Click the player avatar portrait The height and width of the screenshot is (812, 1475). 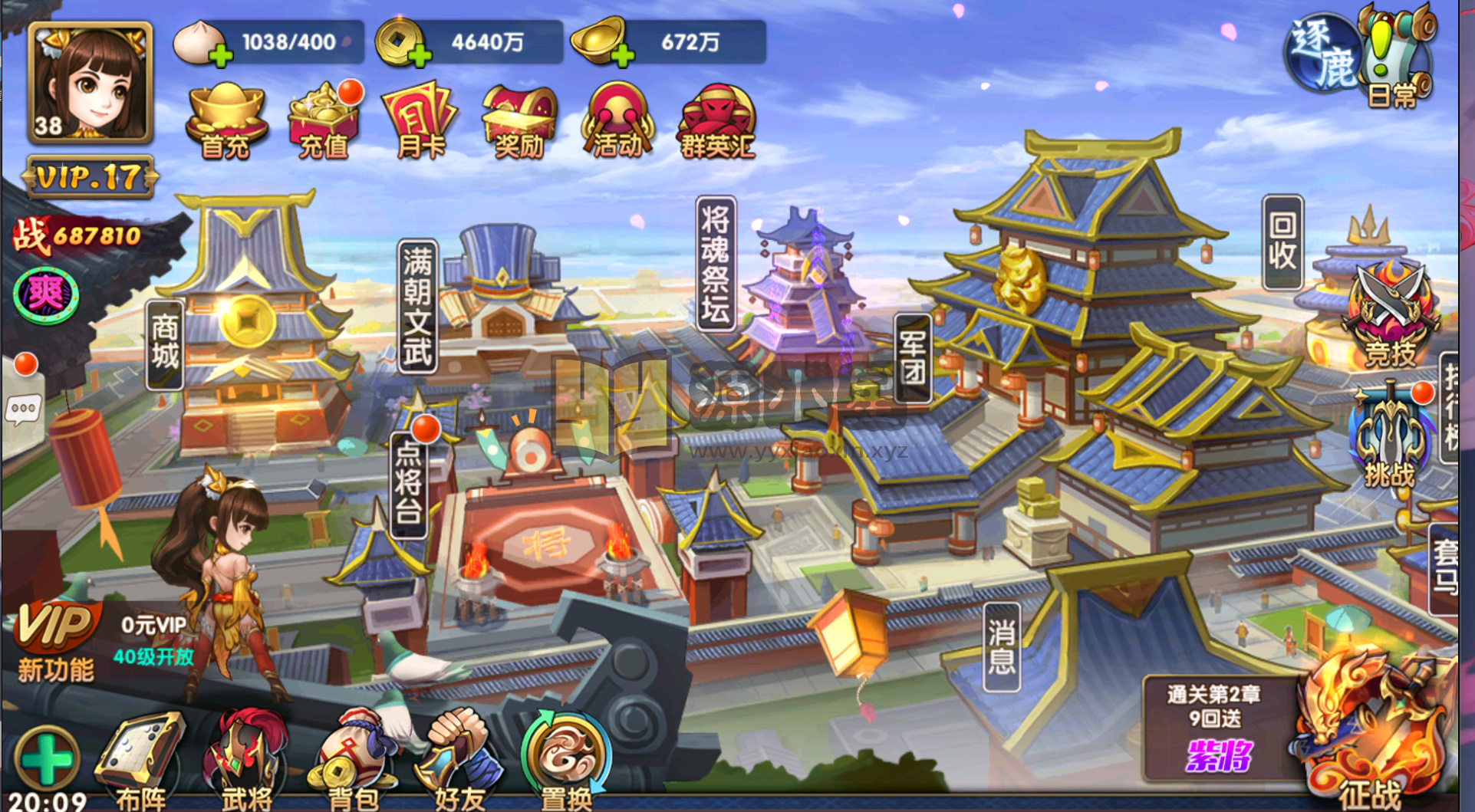(x=91, y=83)
